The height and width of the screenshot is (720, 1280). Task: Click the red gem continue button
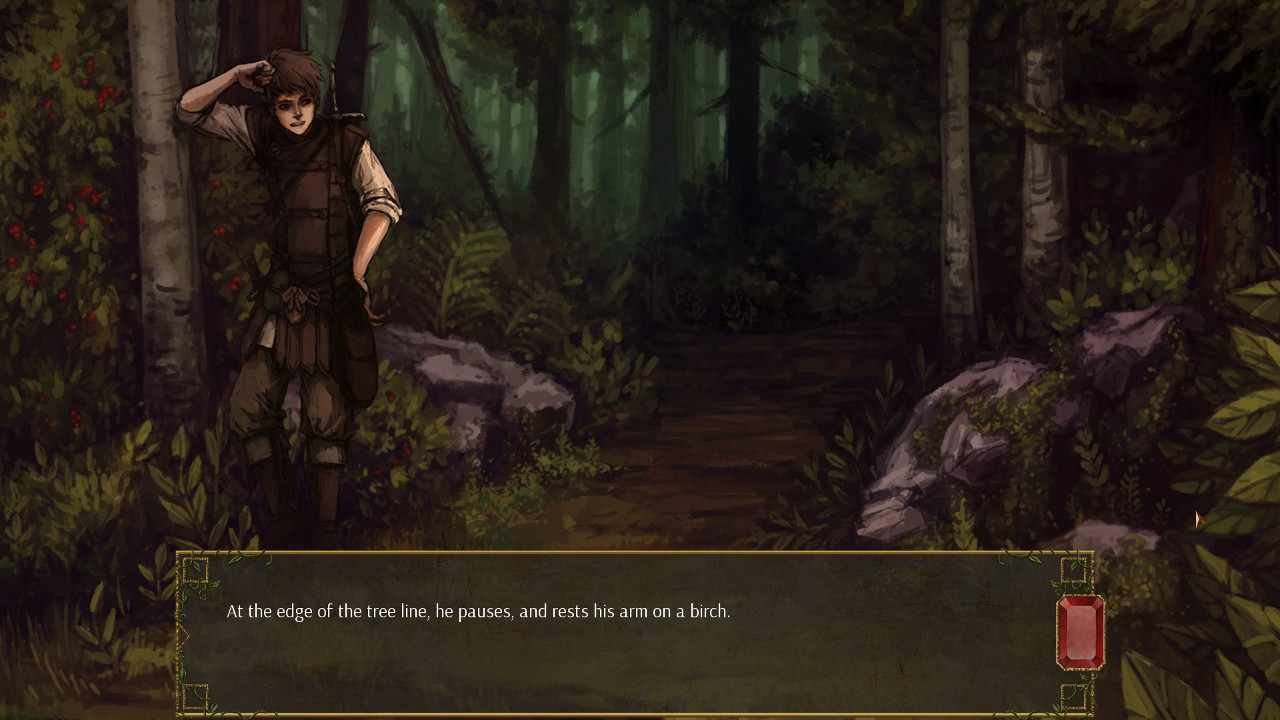point(1080,632)
